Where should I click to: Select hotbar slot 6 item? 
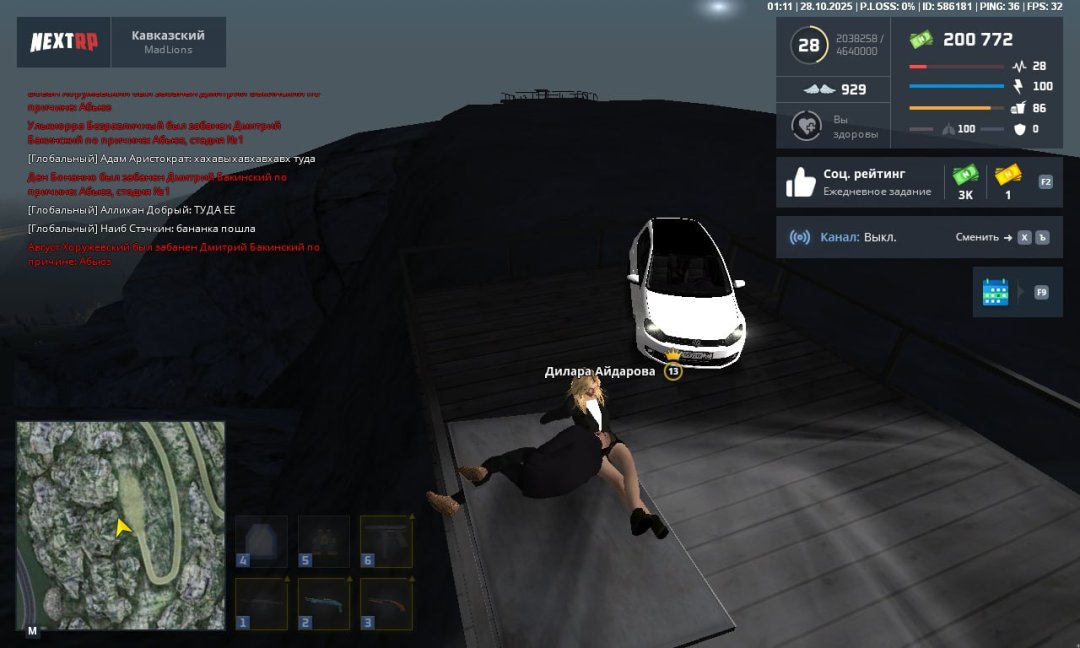[x=386, y=541]
